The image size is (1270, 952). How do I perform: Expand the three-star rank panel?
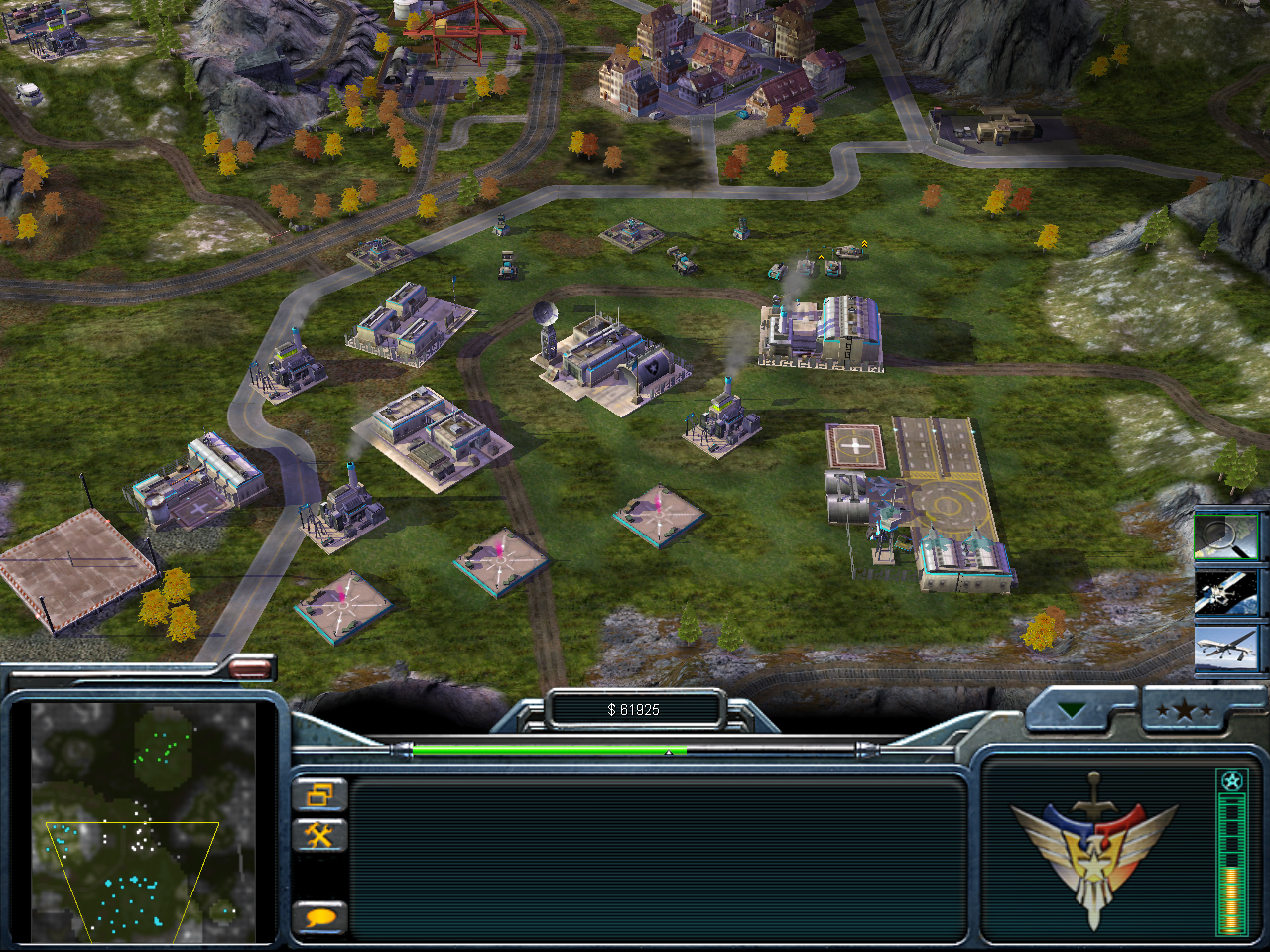pyautogui.click(x=1181, y=710)
